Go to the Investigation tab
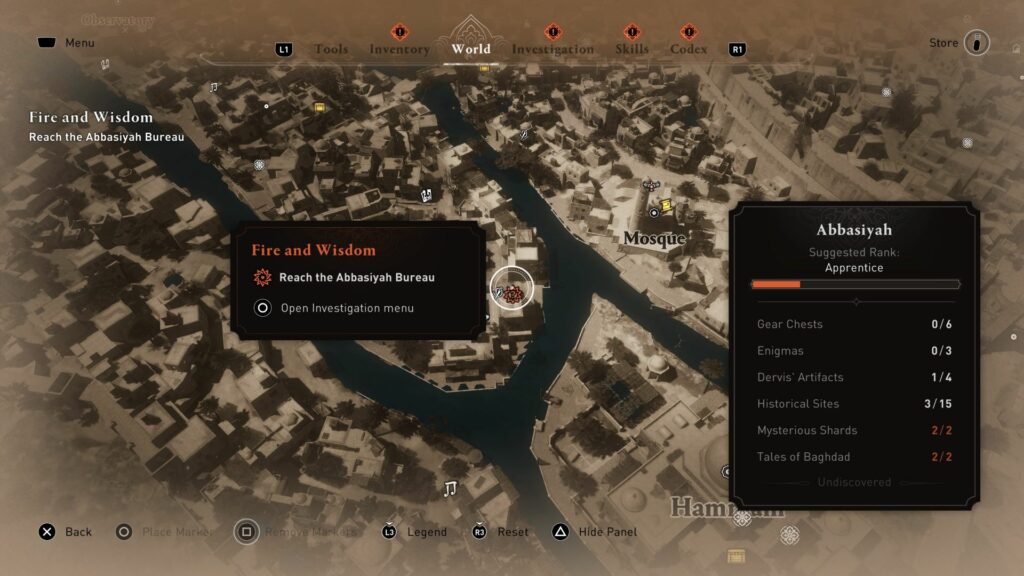 (x=552, y=49)
